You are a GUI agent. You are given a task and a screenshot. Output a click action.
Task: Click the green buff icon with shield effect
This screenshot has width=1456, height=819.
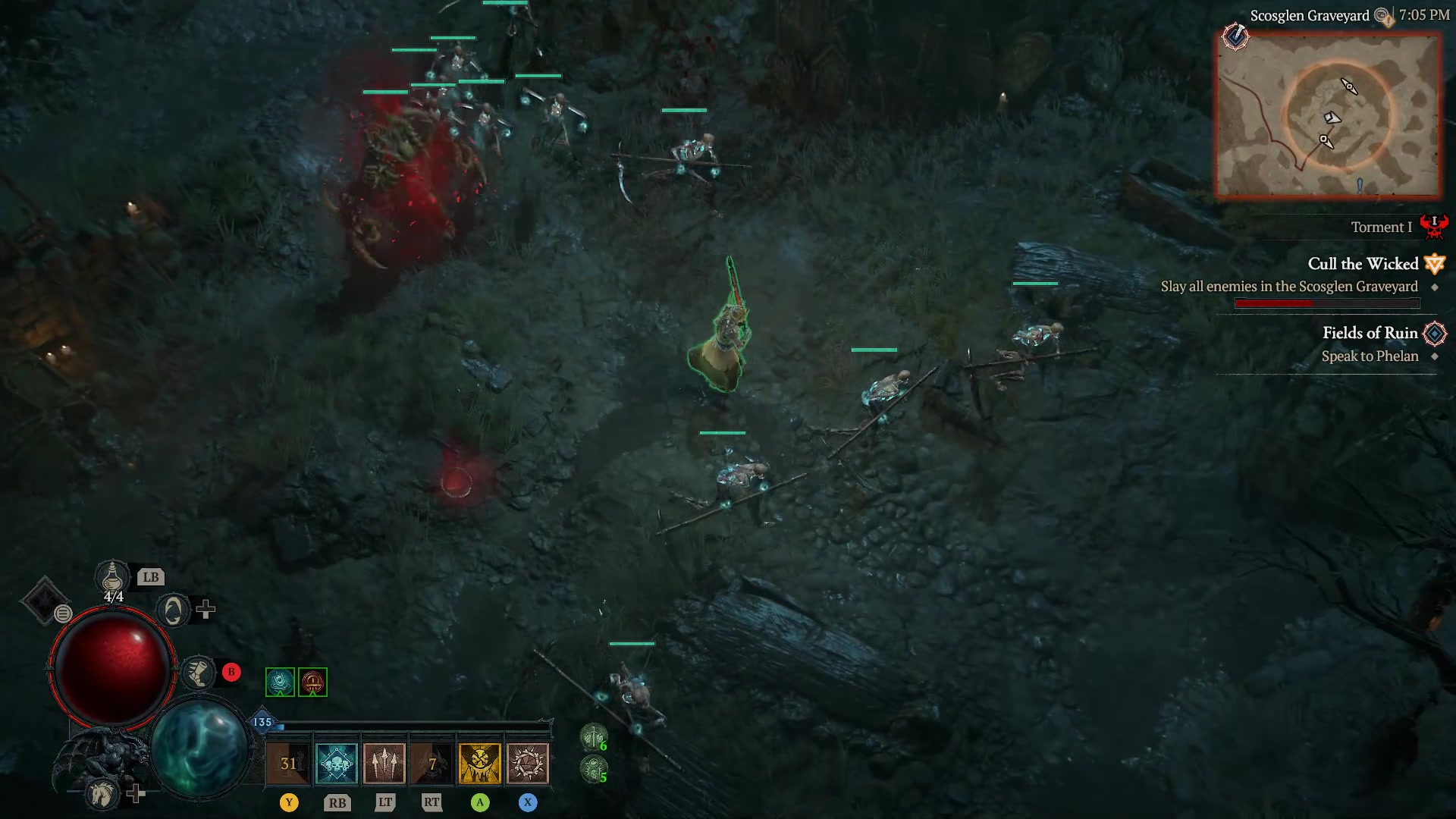pyautogui.click(x=281, y=682)
